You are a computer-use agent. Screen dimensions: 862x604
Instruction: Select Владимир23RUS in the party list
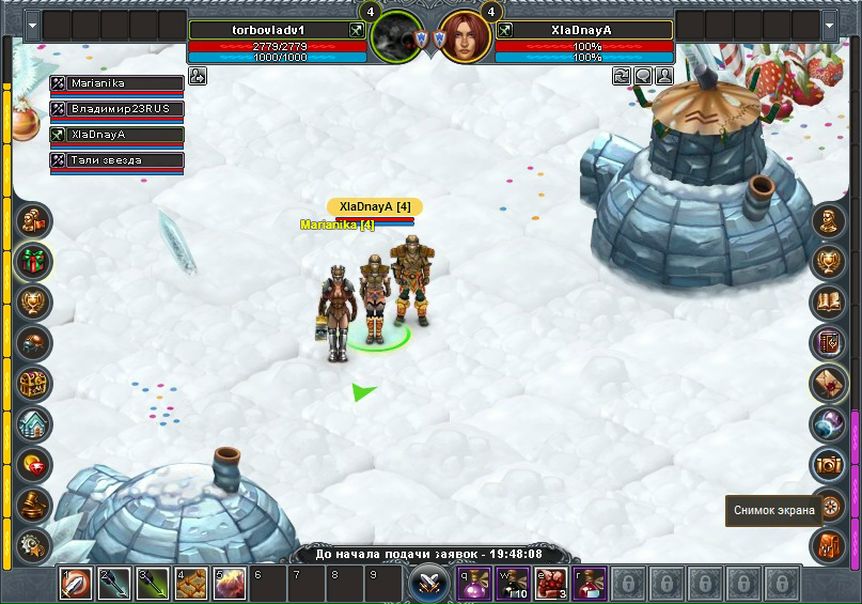point(116,109)
